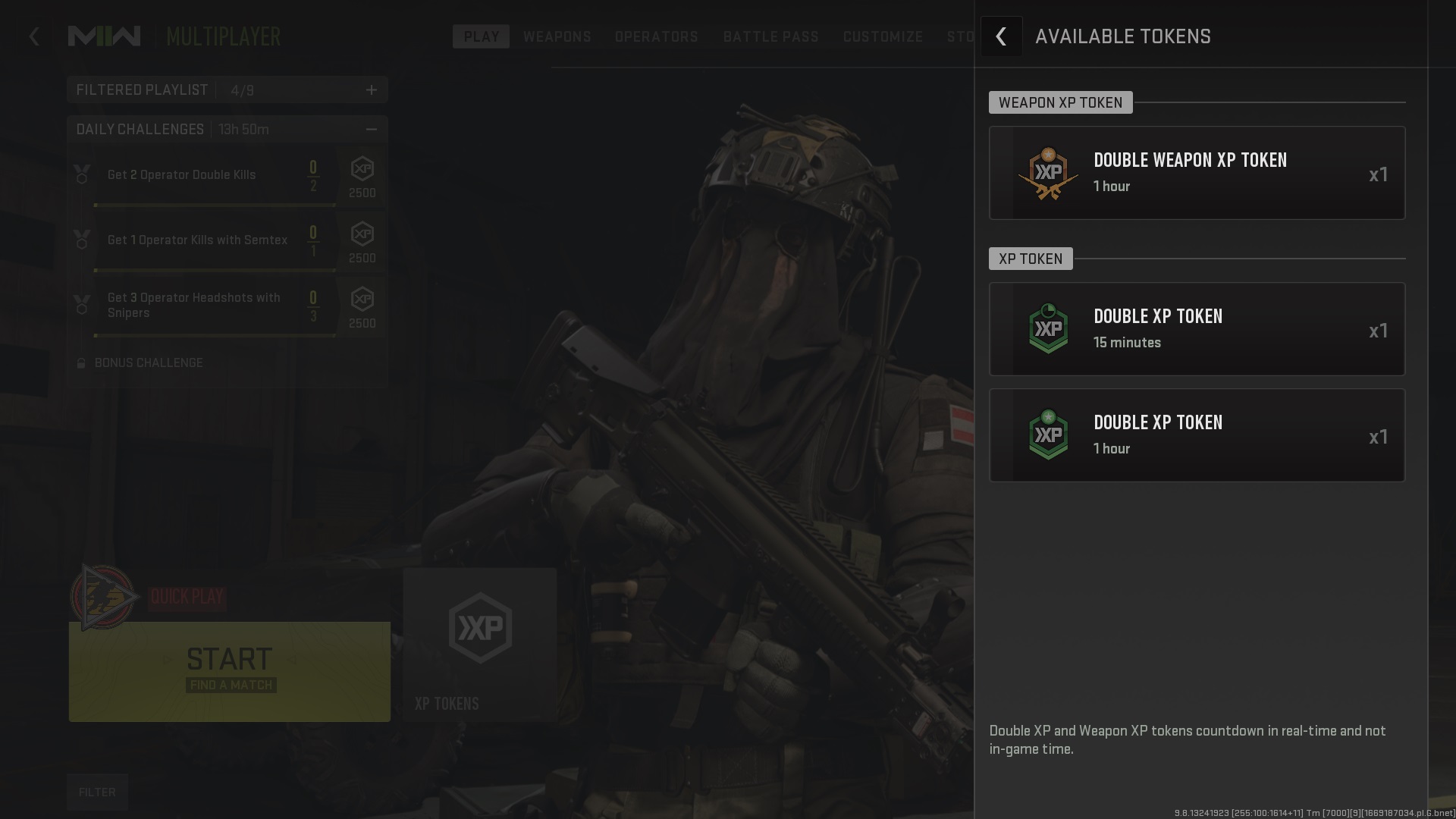The image size is (1456, 819).
Task: Click the Semtex challenge progress bar
Action: click(215, 269)
